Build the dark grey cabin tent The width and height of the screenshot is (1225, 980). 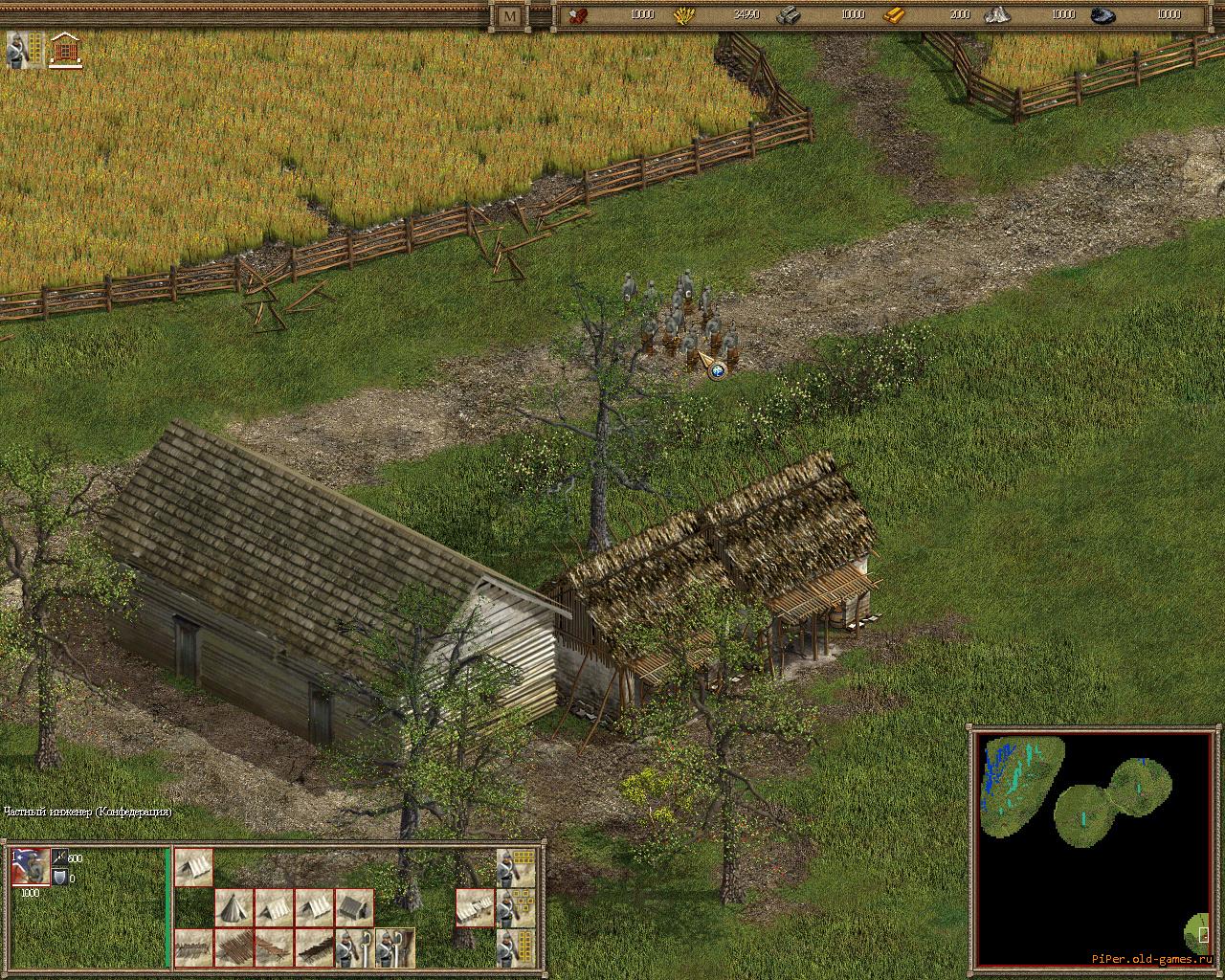click(x=354, y=906)
